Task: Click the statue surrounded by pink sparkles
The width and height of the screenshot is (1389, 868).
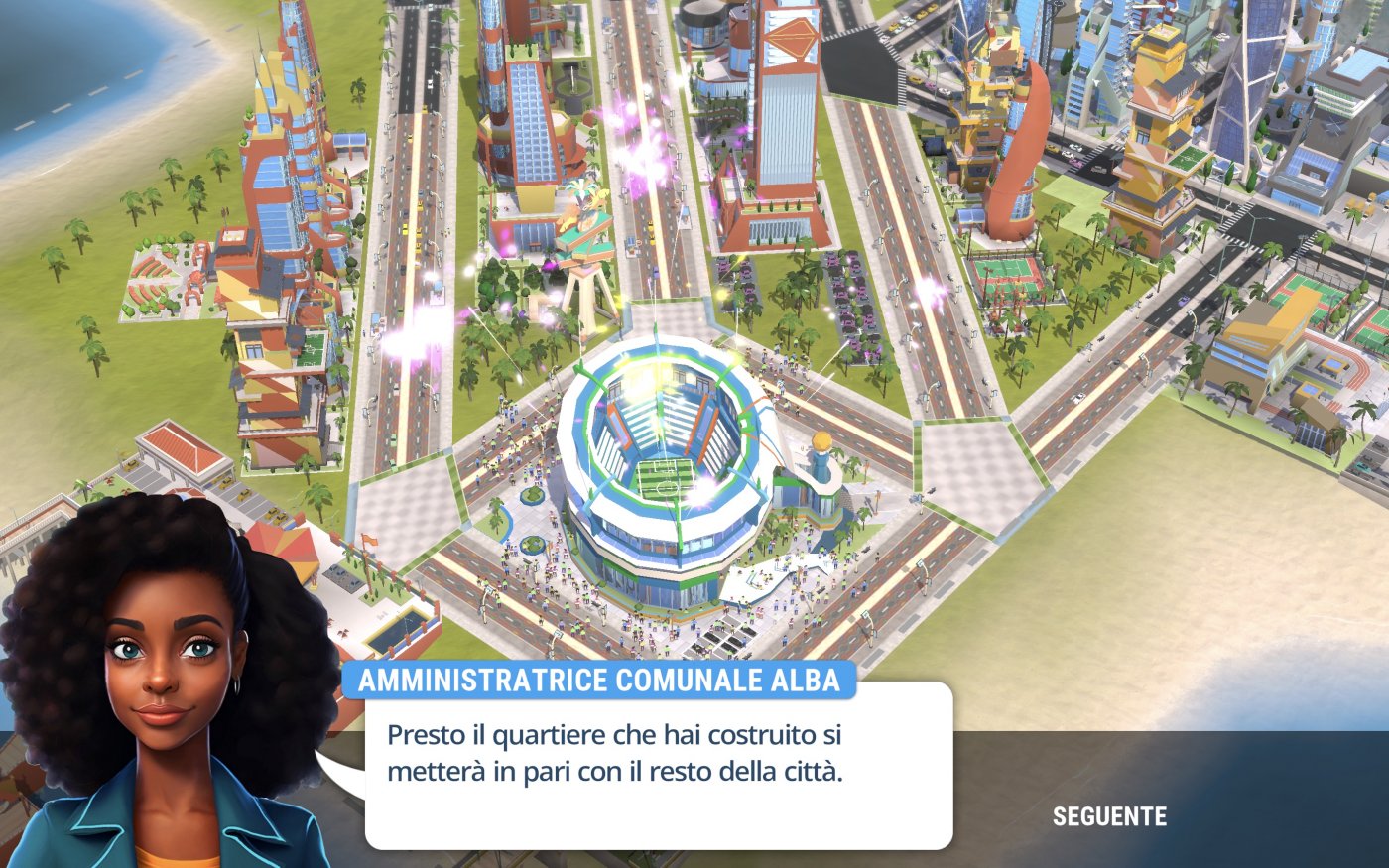Action: coord(585,208)
